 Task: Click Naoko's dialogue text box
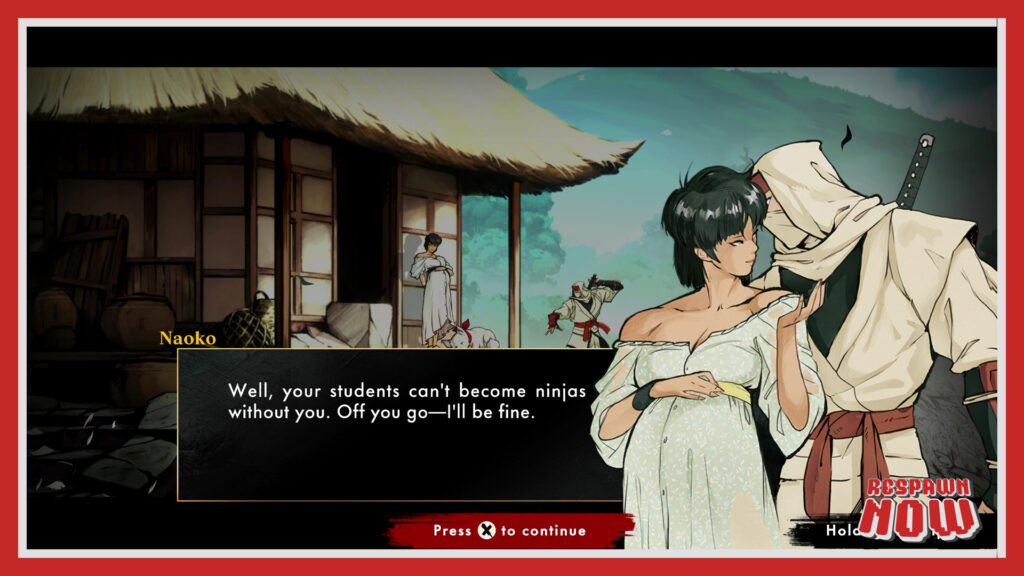[x=400, y=423]
